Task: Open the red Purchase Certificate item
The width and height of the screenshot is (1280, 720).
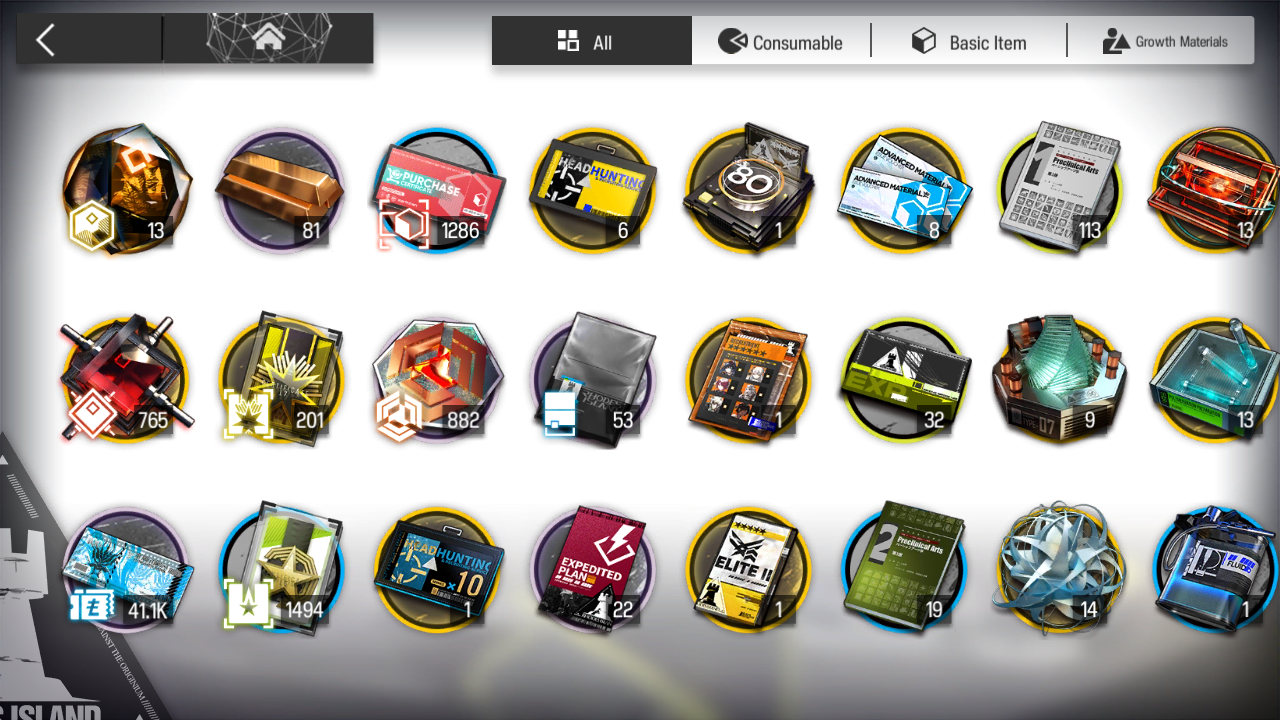Action: click(x=437, y=190)
